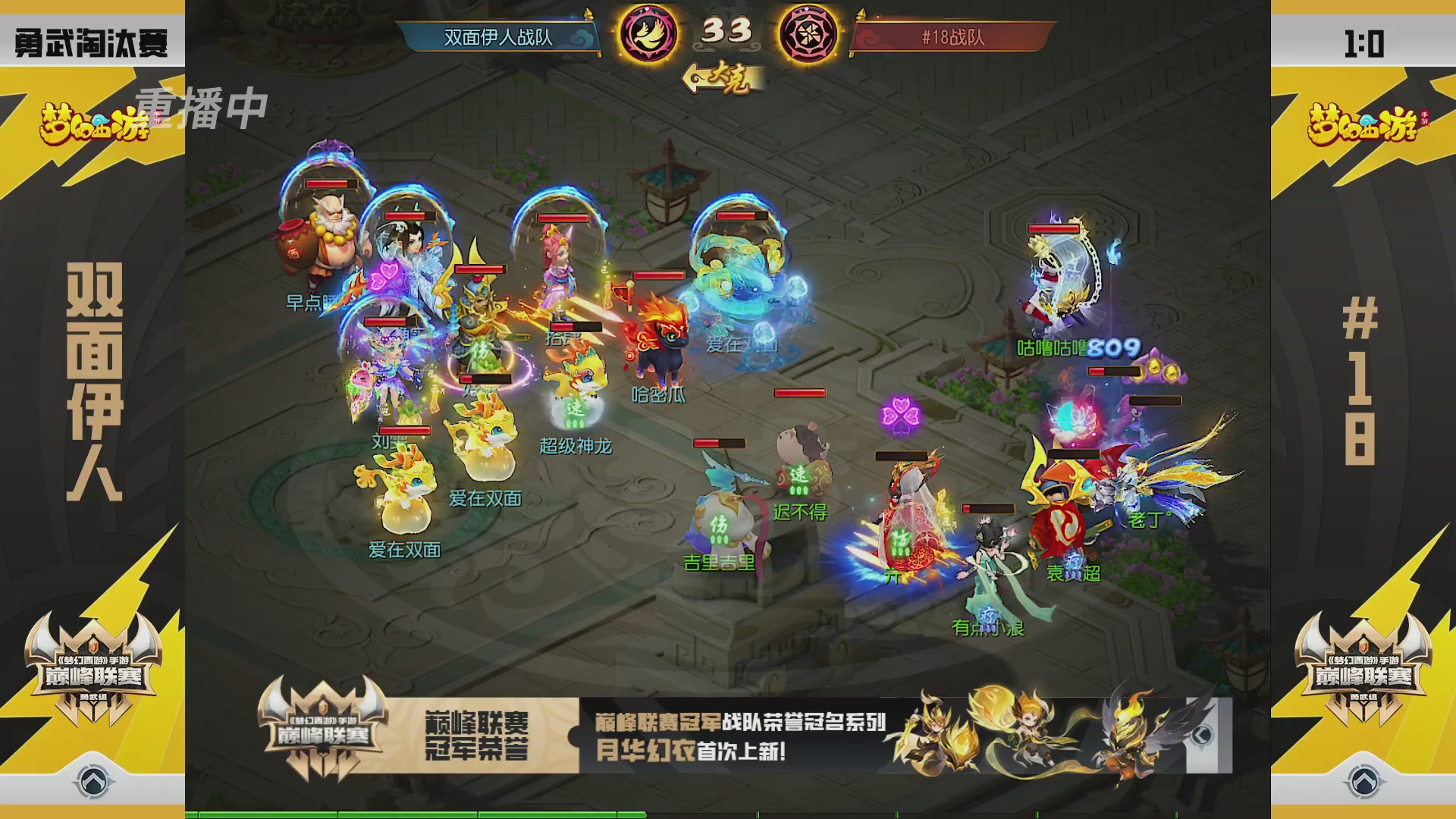Click the pinwheel emblem of #18 team

coord(810,33)
